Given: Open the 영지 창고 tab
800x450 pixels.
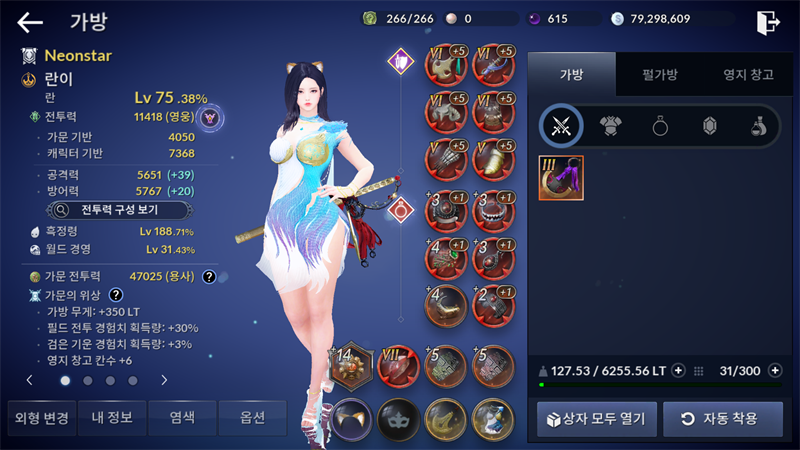Looking at the screenshot, I should [x=741, y=73].
